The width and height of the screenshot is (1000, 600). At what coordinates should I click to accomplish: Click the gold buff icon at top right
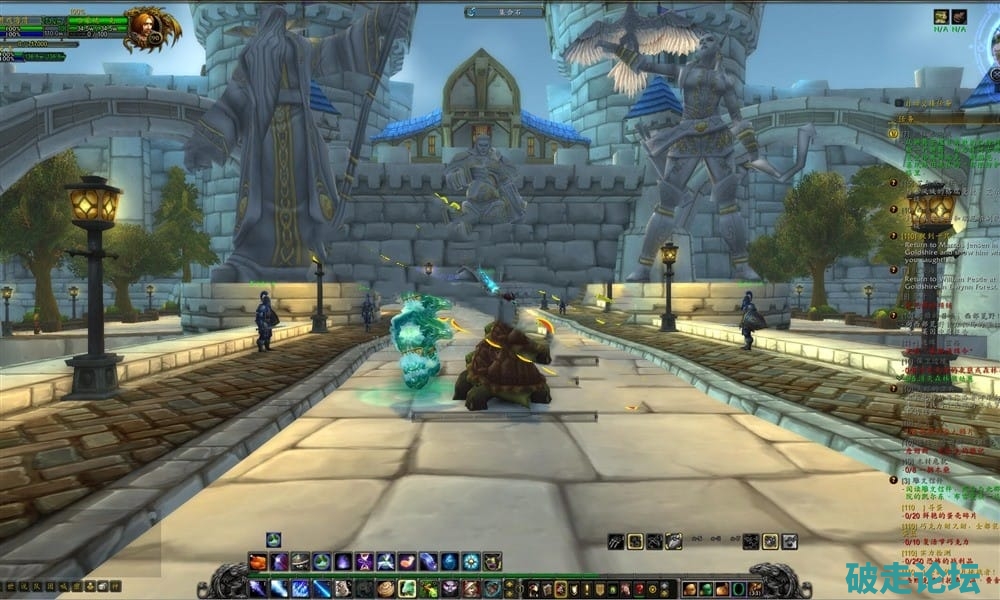click(x=941, y=17)
